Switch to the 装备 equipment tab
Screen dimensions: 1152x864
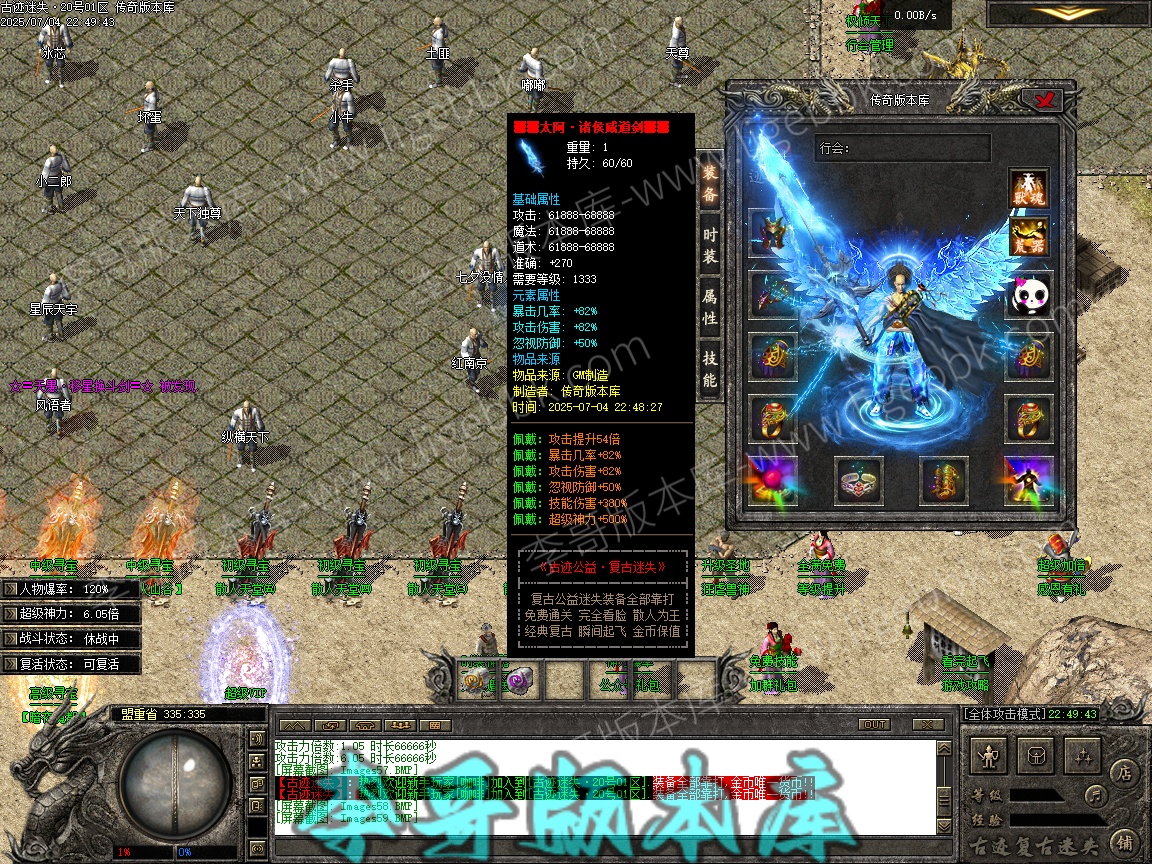coord(709,185)
